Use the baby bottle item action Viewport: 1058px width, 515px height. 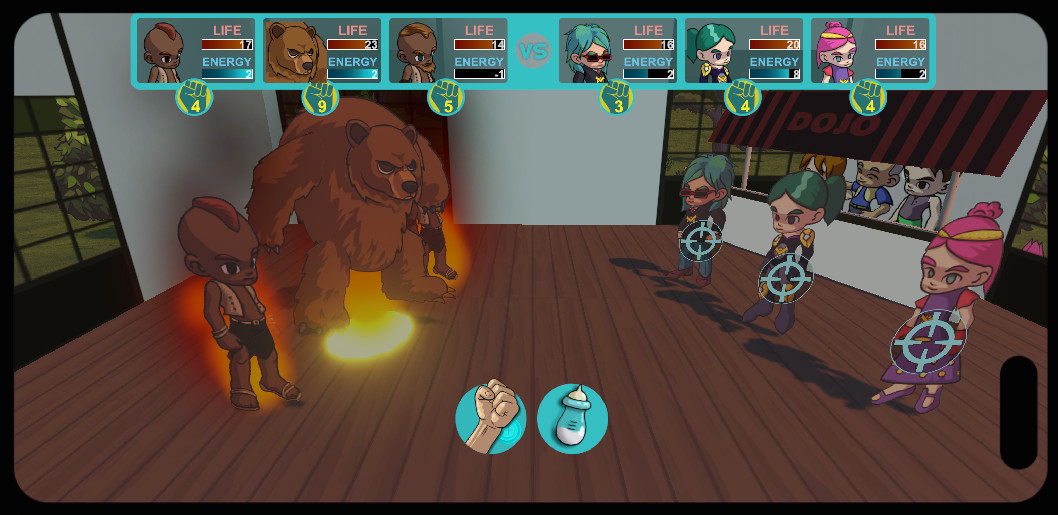tap(572, 418)
